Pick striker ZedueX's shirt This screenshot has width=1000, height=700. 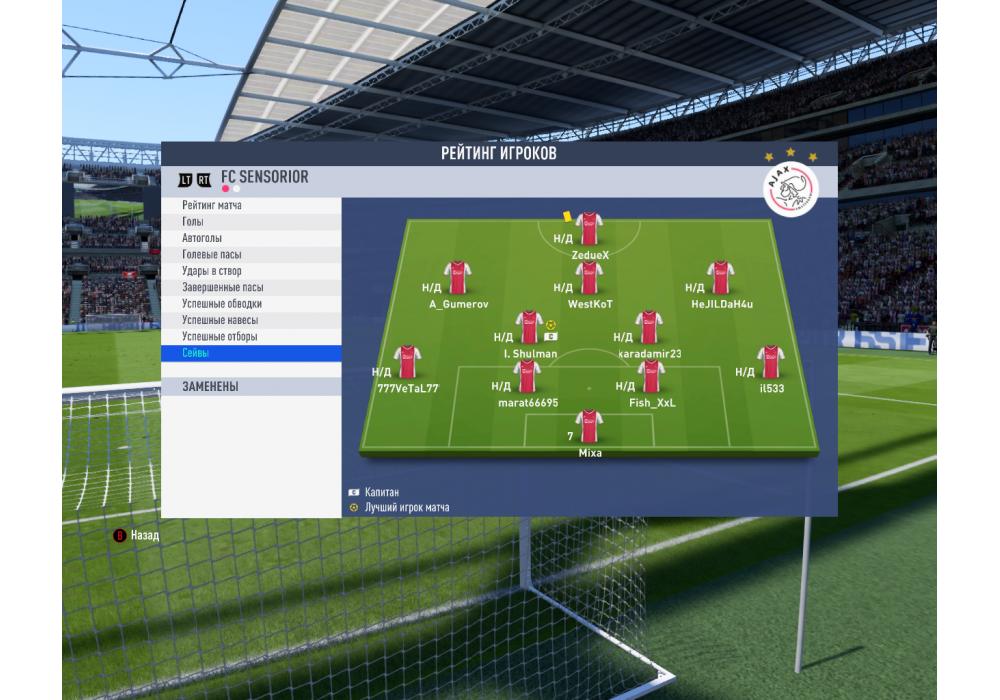(589, 229)
